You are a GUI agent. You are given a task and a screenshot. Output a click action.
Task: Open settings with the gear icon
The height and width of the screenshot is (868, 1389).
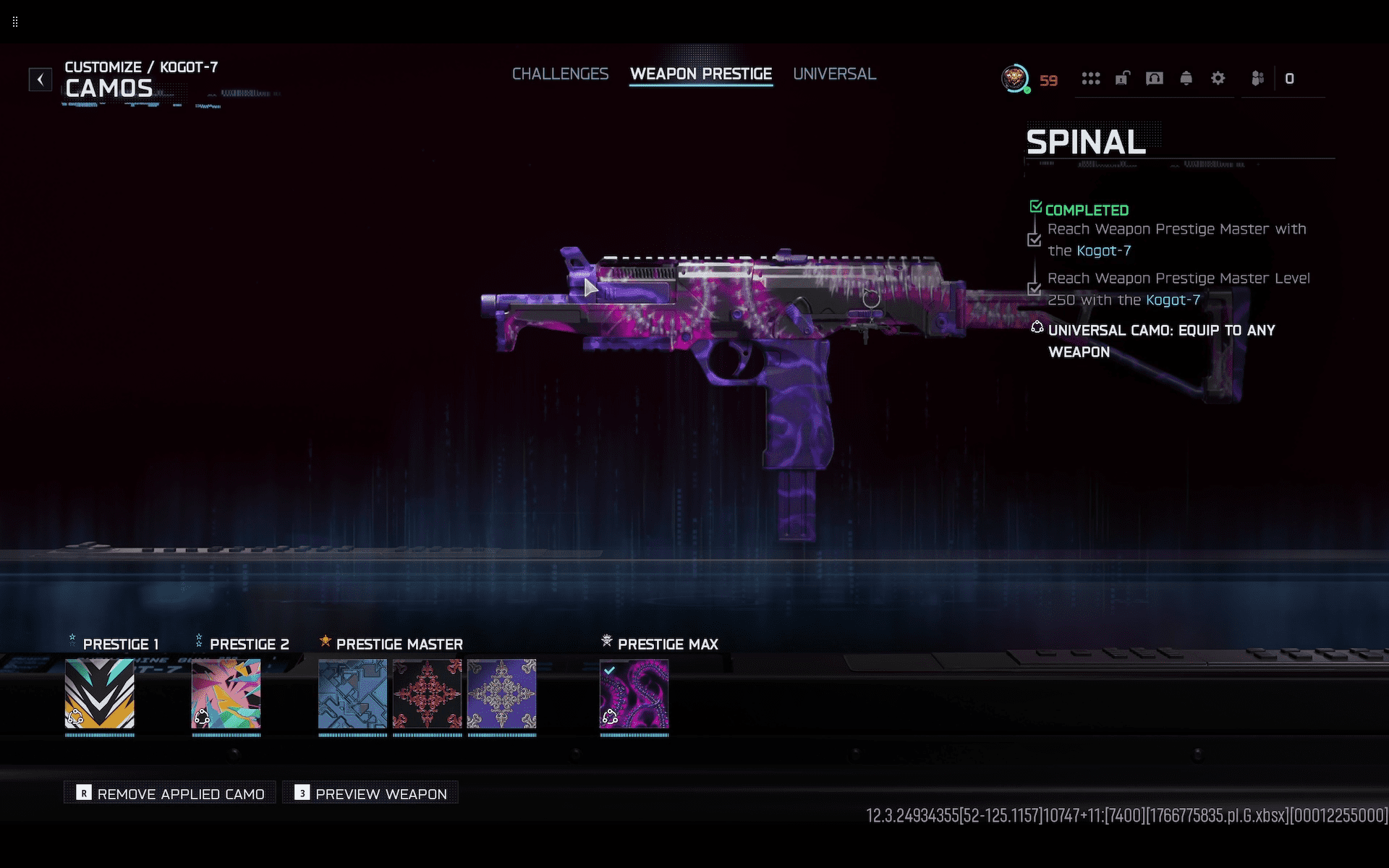click(x=1218, y=79)
